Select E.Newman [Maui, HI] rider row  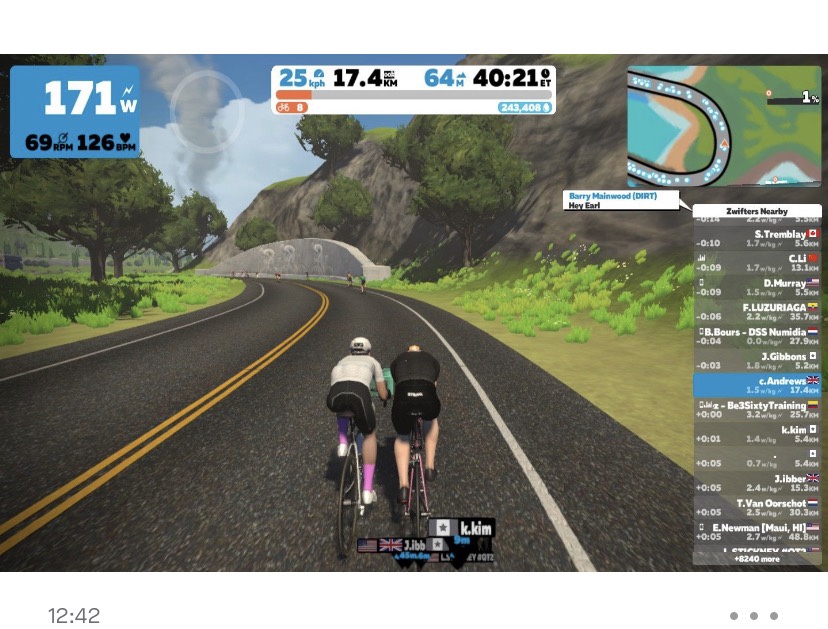coord(757,532)
